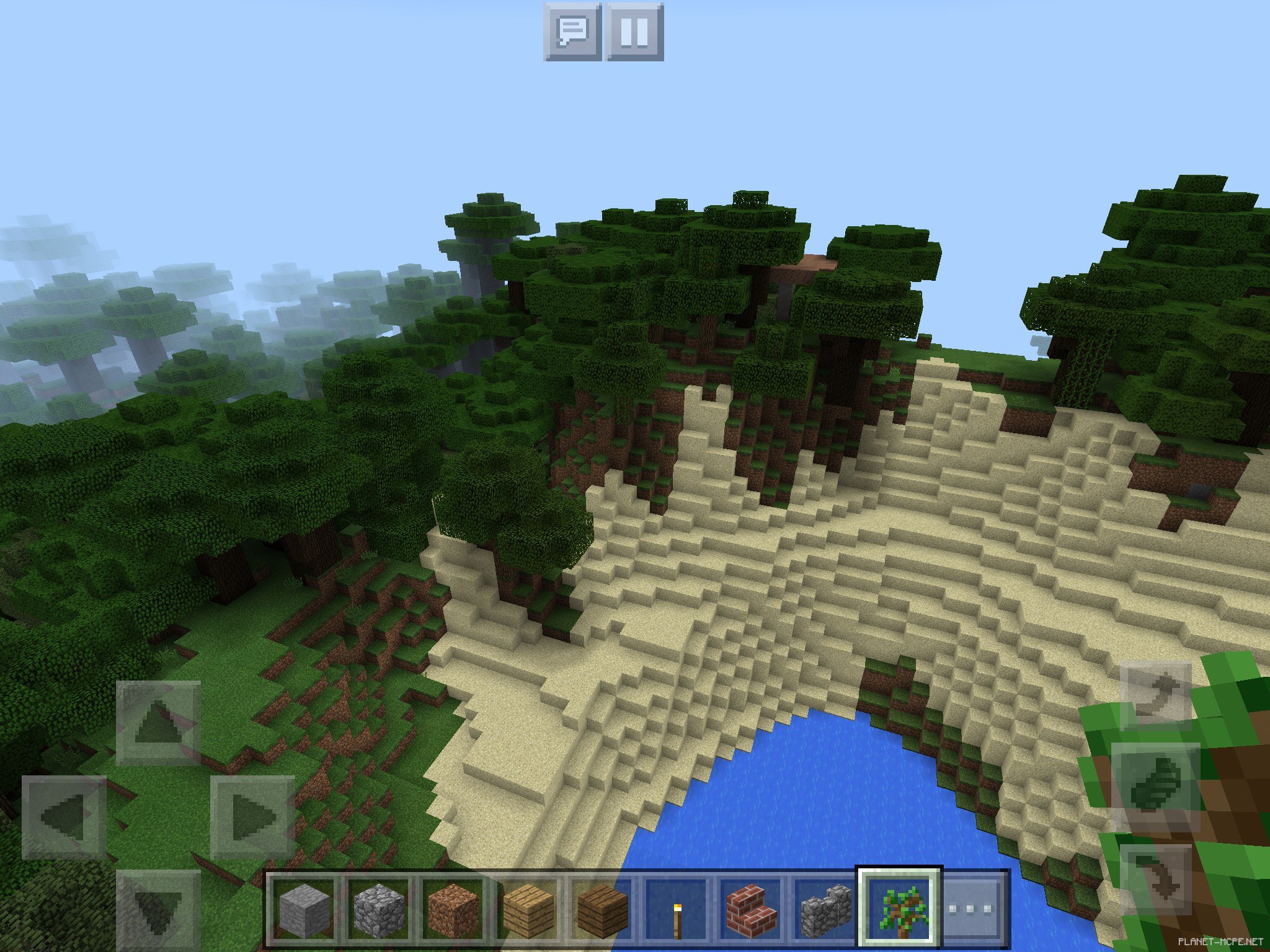The image size is (1270, 952).
Task: Tap the forward movement arrow
Action: 158,723
